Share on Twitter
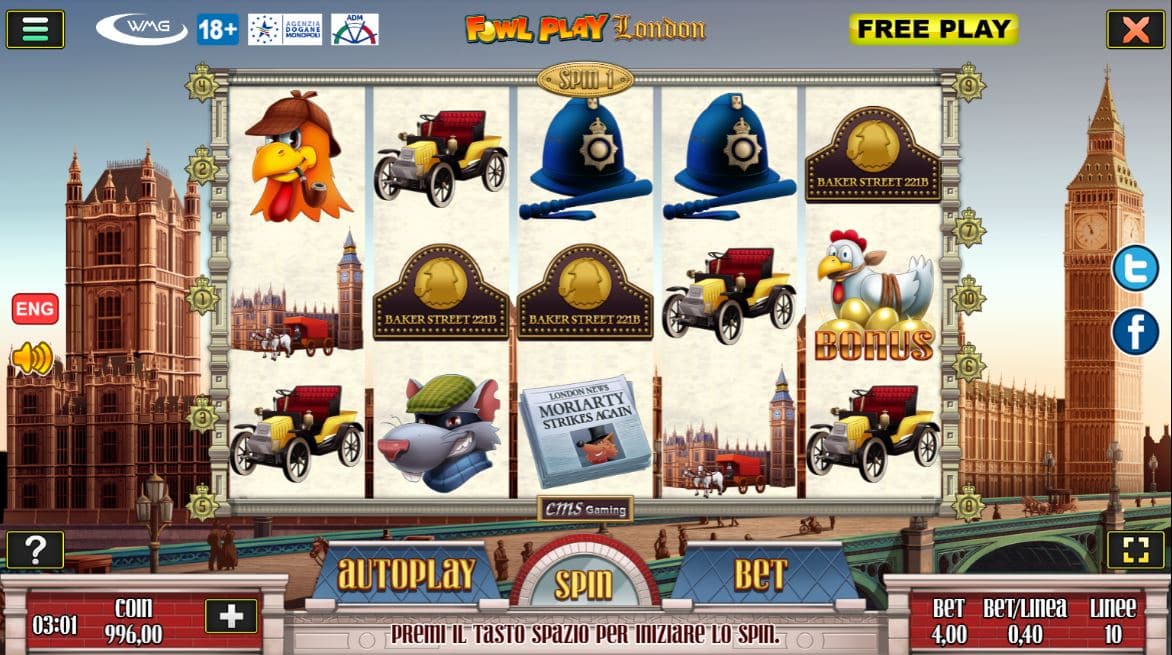 pos(1135,268)
